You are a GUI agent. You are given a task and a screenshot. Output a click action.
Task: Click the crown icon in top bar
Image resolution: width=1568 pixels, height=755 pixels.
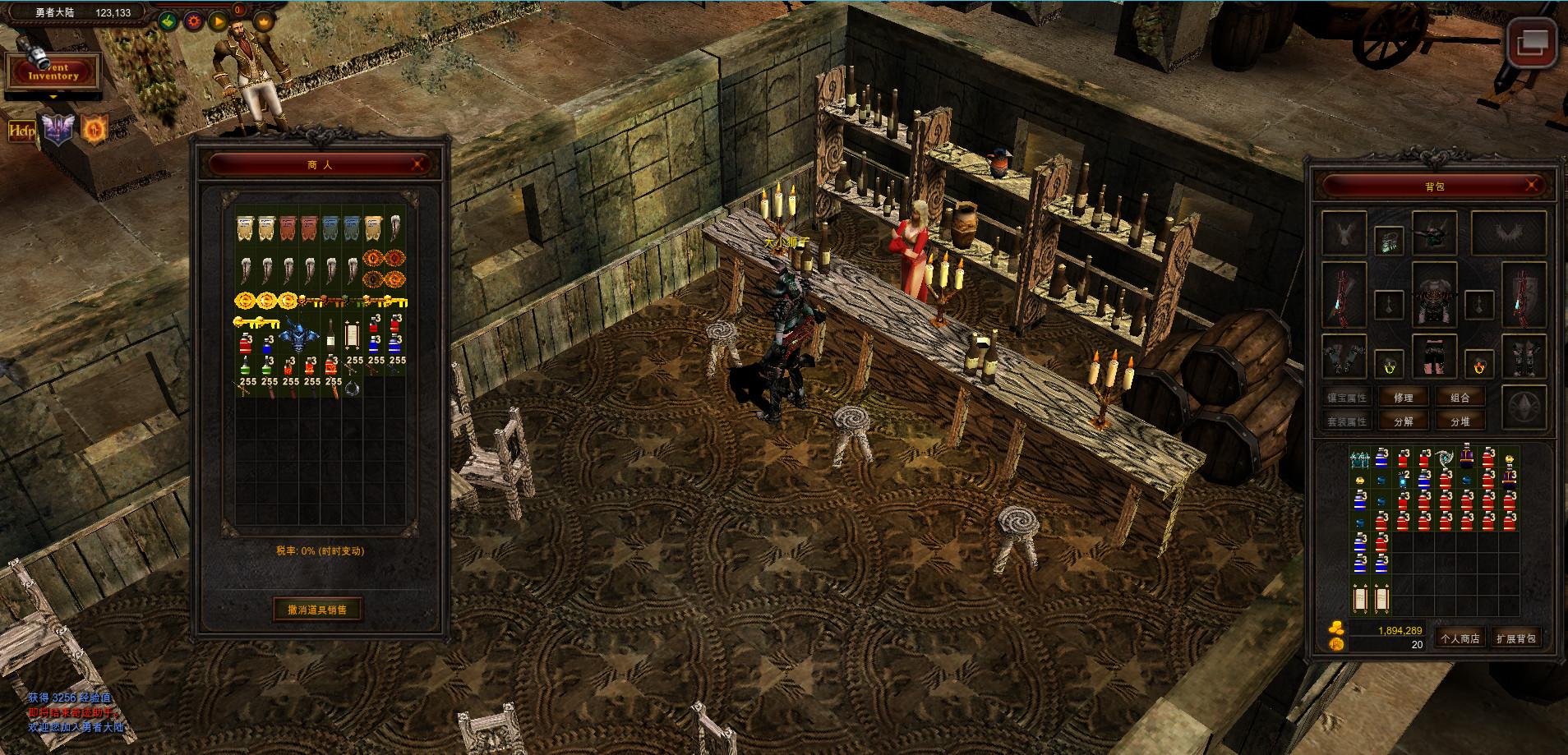pyautogui.click(x=264, y=21)
